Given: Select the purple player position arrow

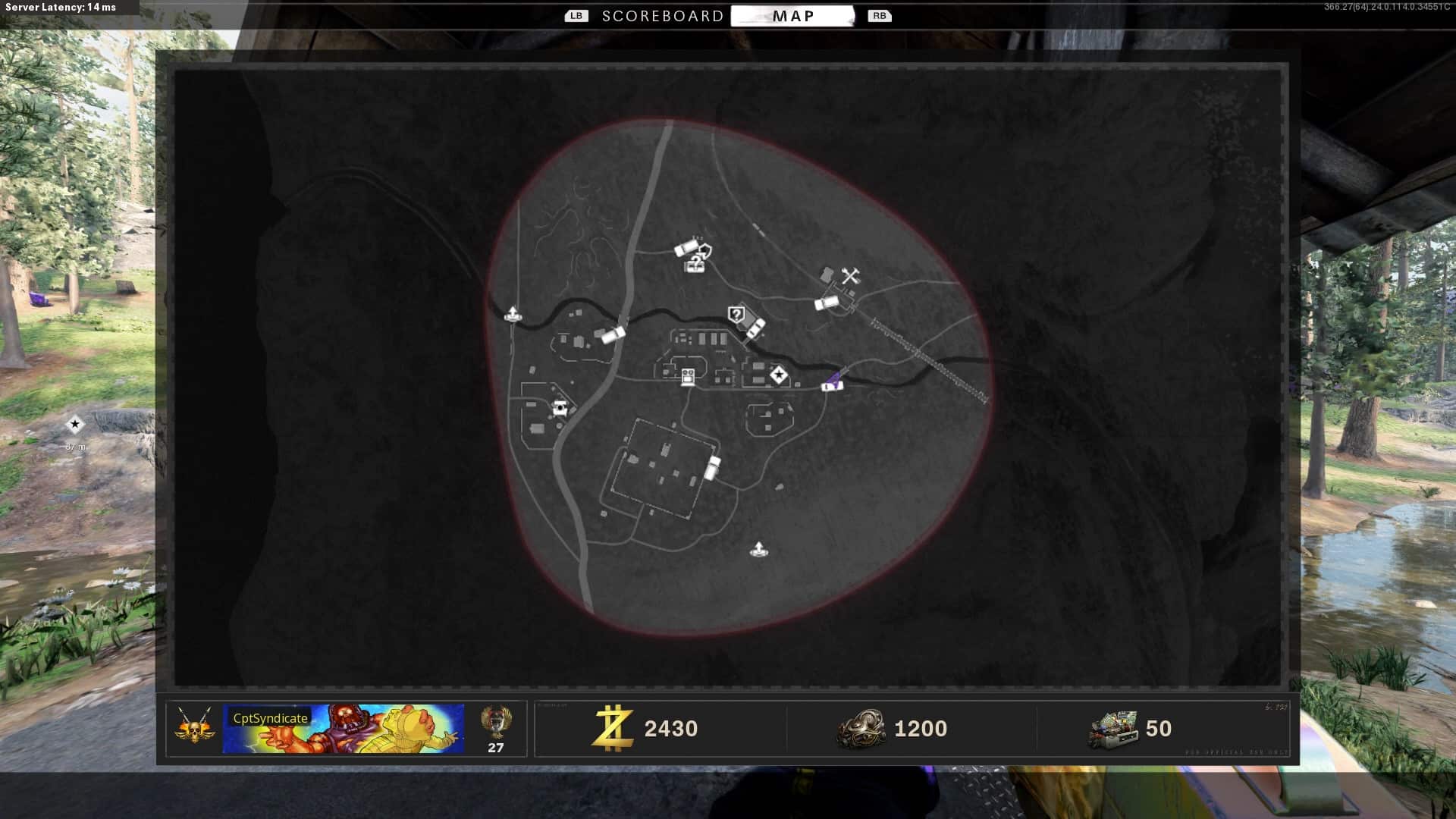Looking at the screenshot, I should tap(834, 378).
